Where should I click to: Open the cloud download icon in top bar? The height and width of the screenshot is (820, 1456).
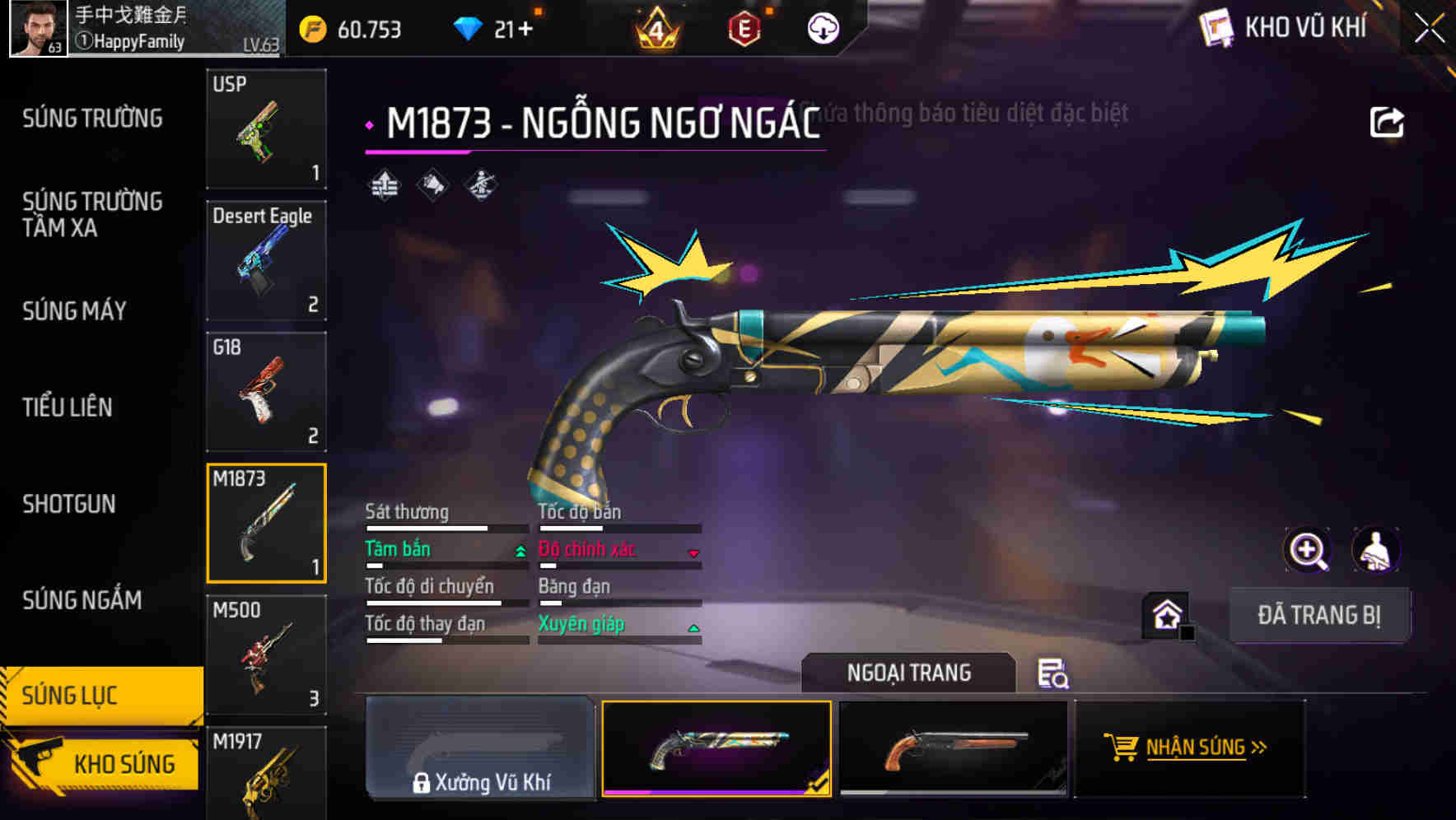click(x=821, y=28)
